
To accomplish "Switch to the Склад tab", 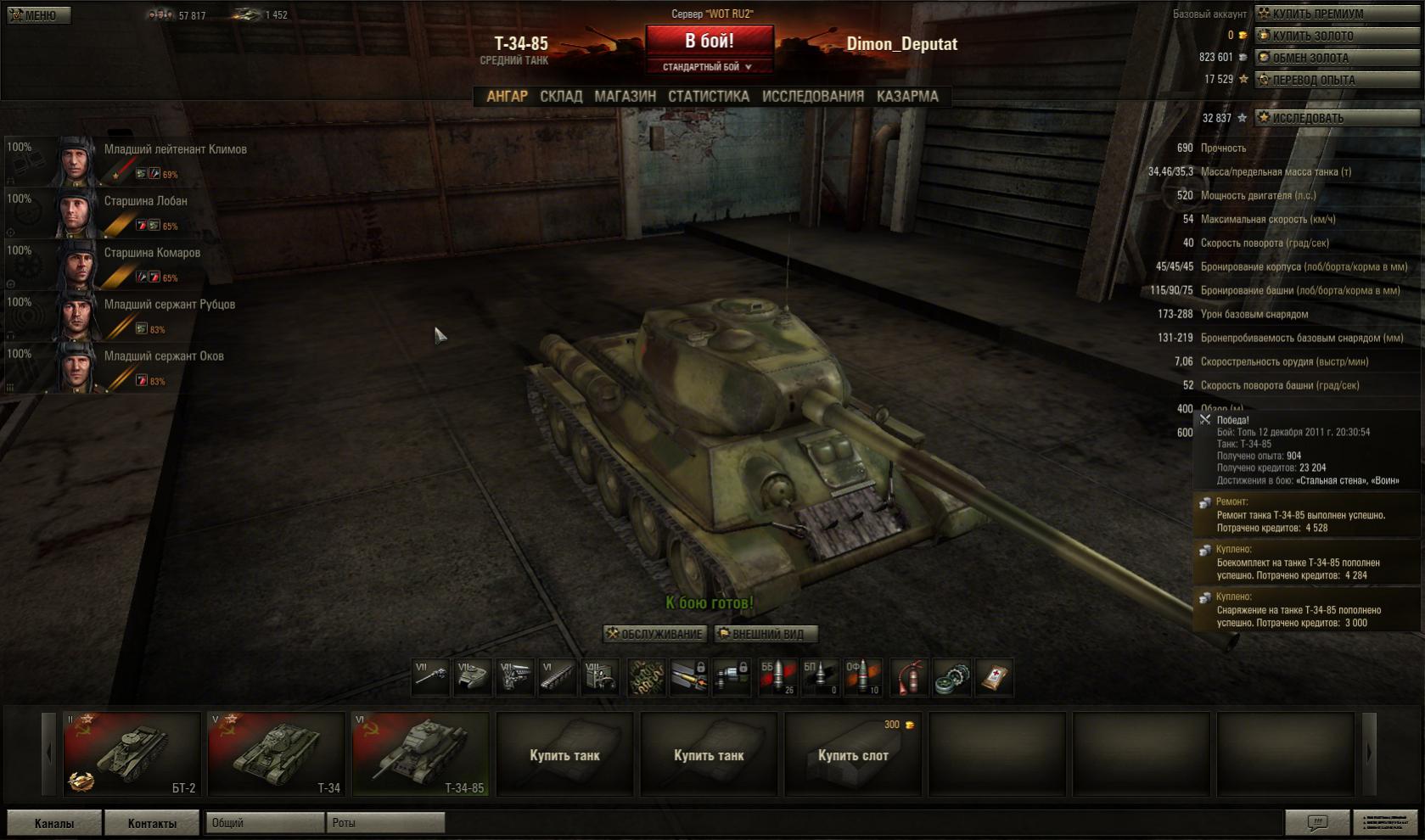I will [x=561, y=97].
